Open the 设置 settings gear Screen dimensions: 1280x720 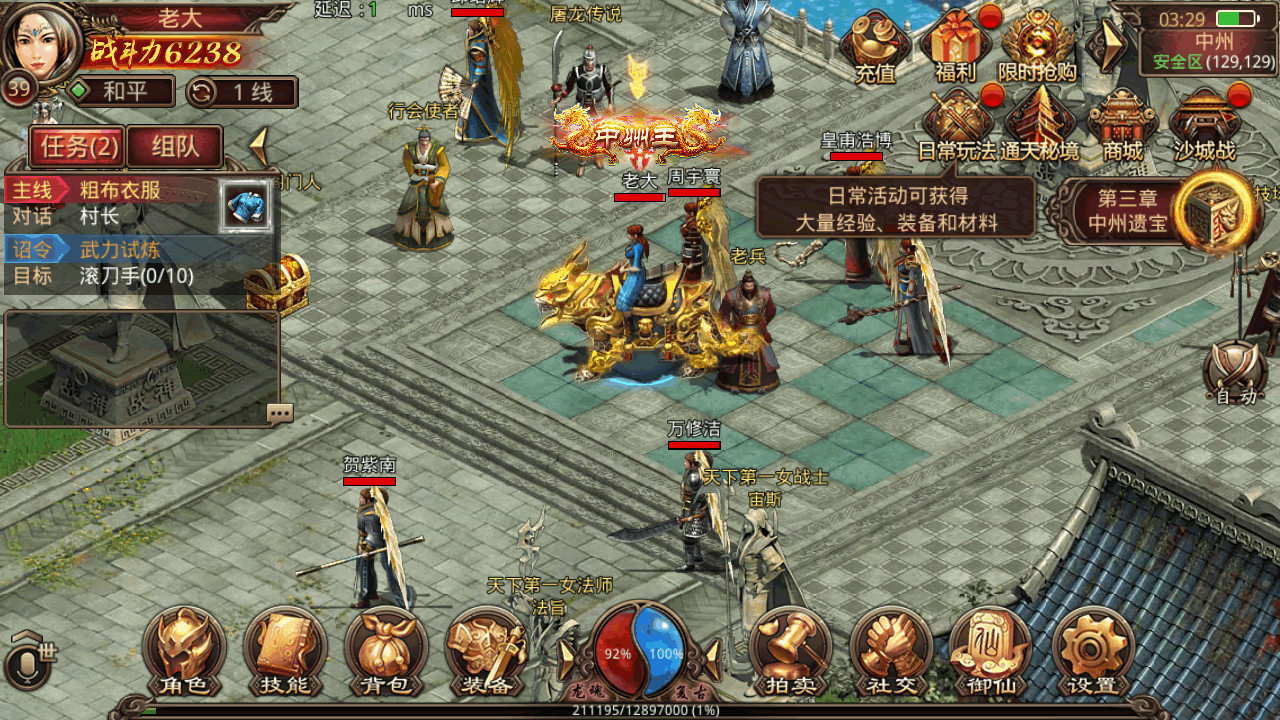(x=1092, y=651)
